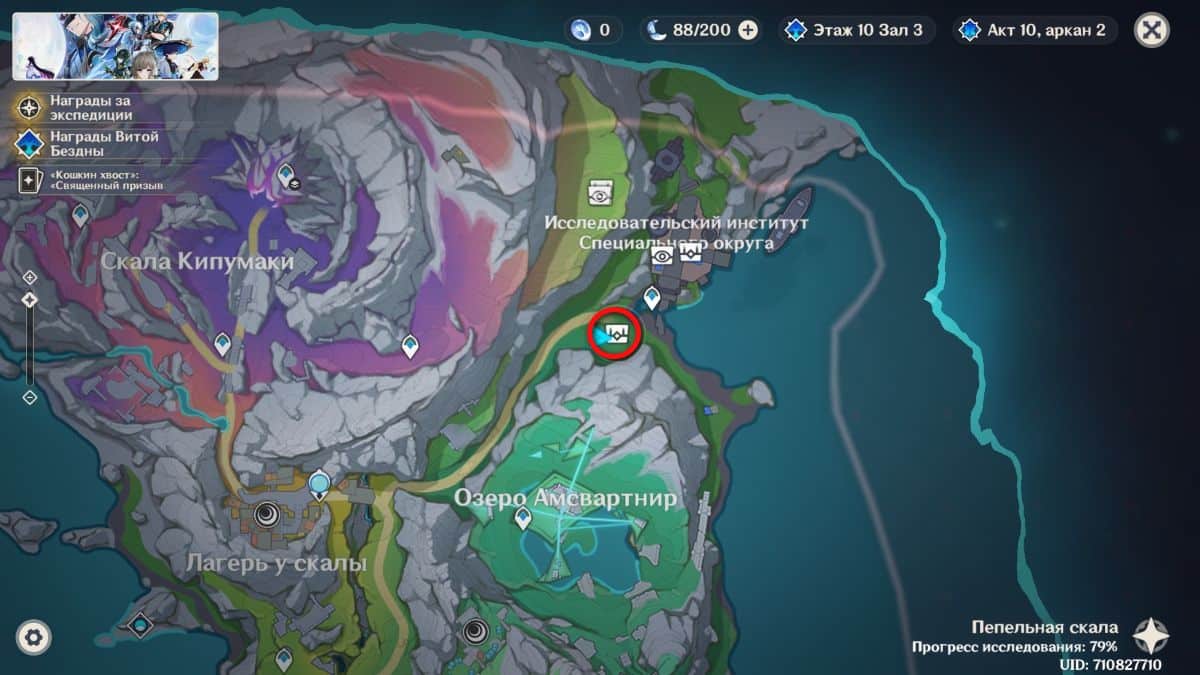Screen dimensions: 1200x675
Task: Add resin with the plus button
Action: pos(748,30)
